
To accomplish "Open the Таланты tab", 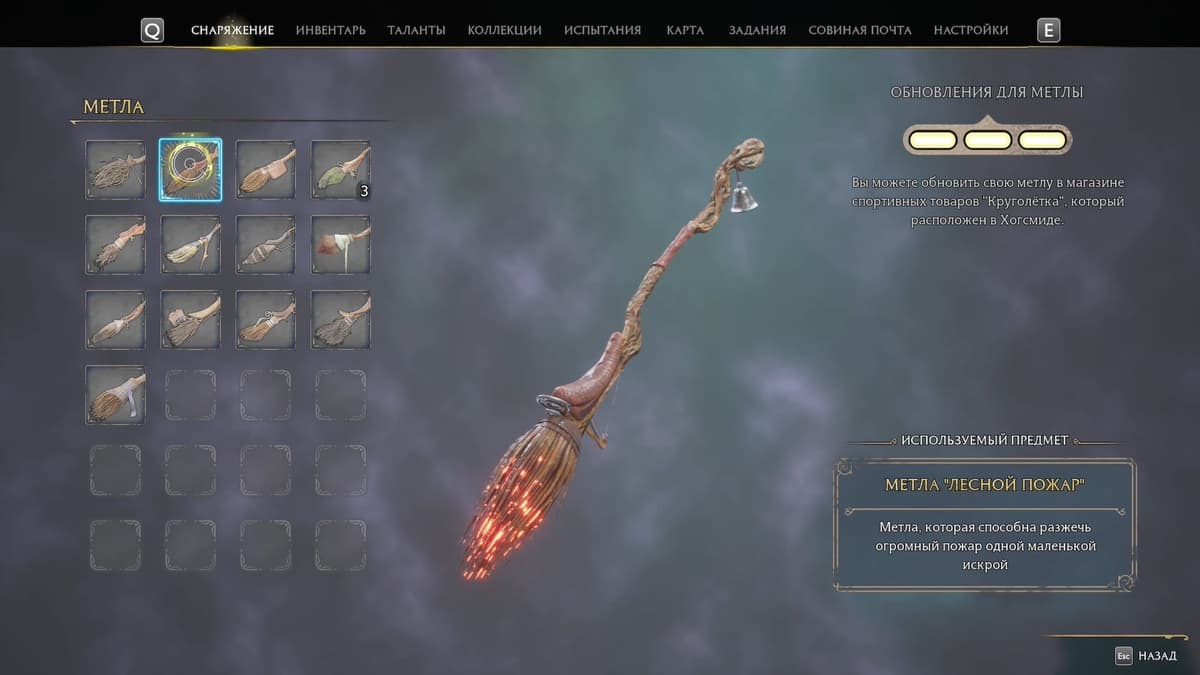I will tap(416, 30).
